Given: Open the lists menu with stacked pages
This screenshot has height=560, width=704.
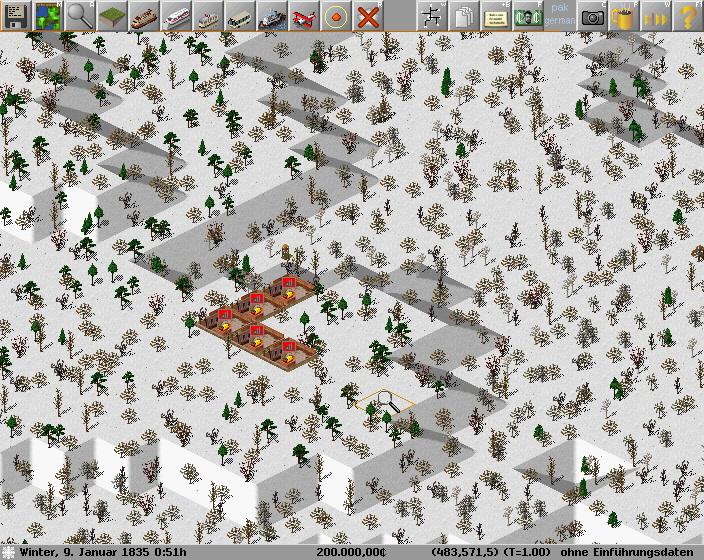Looking at the screenshot, I should (464, 15).
